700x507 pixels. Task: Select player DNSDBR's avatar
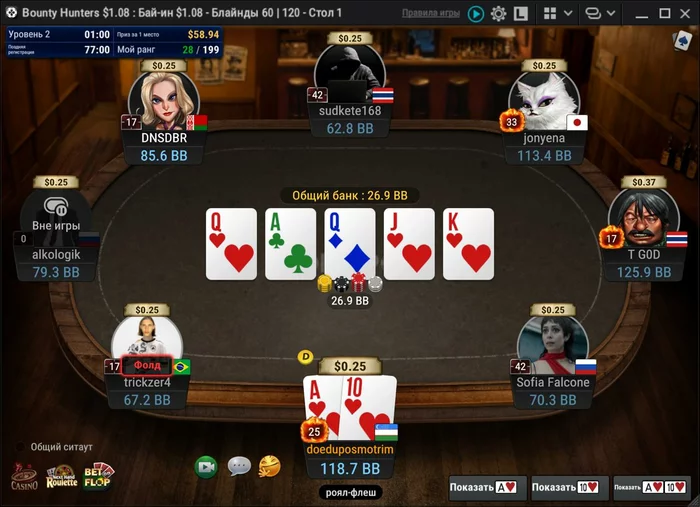point(164,100)
